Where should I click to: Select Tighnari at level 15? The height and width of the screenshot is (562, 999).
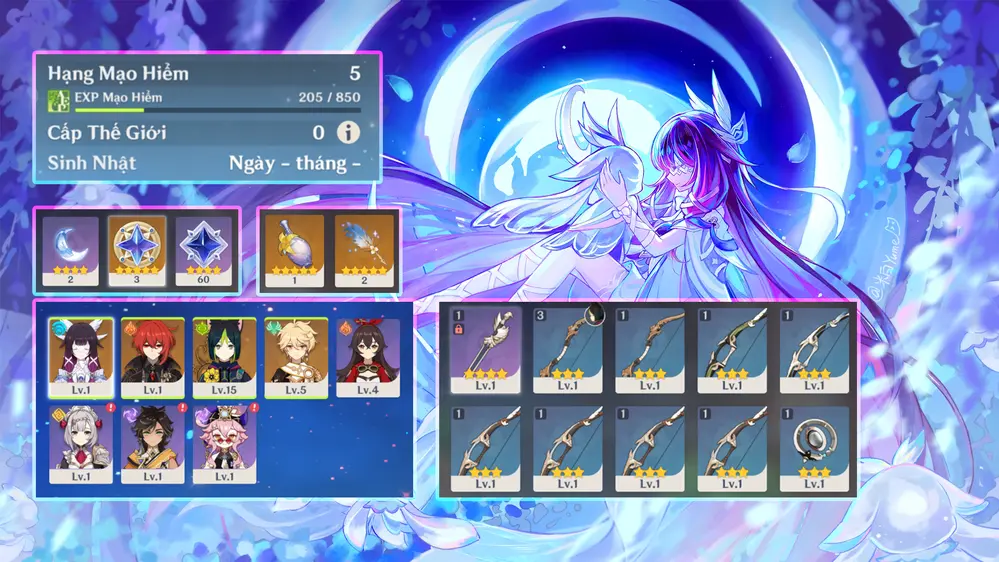(x=225, y=357)
